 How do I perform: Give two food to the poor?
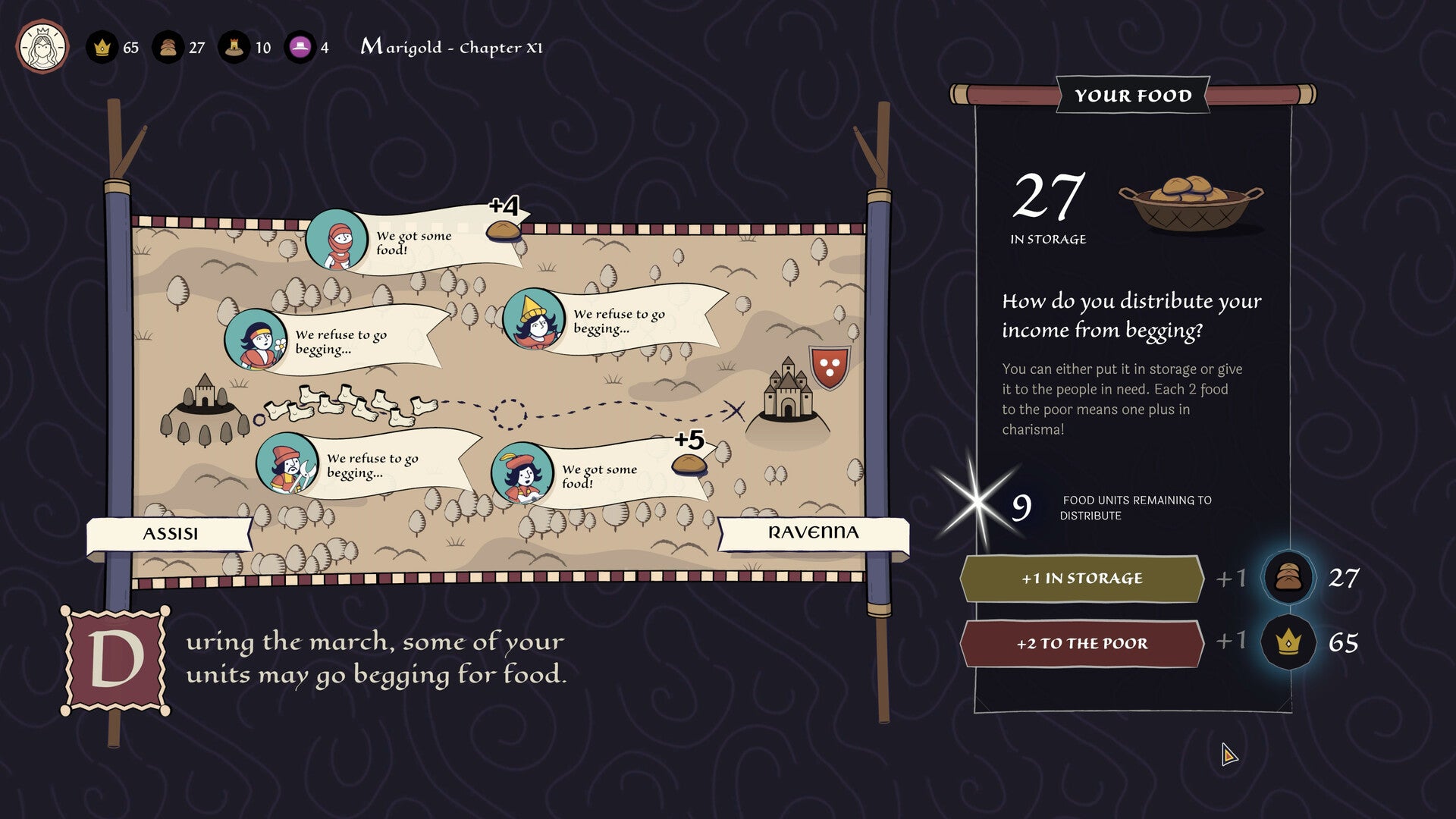pos(1081,644)
